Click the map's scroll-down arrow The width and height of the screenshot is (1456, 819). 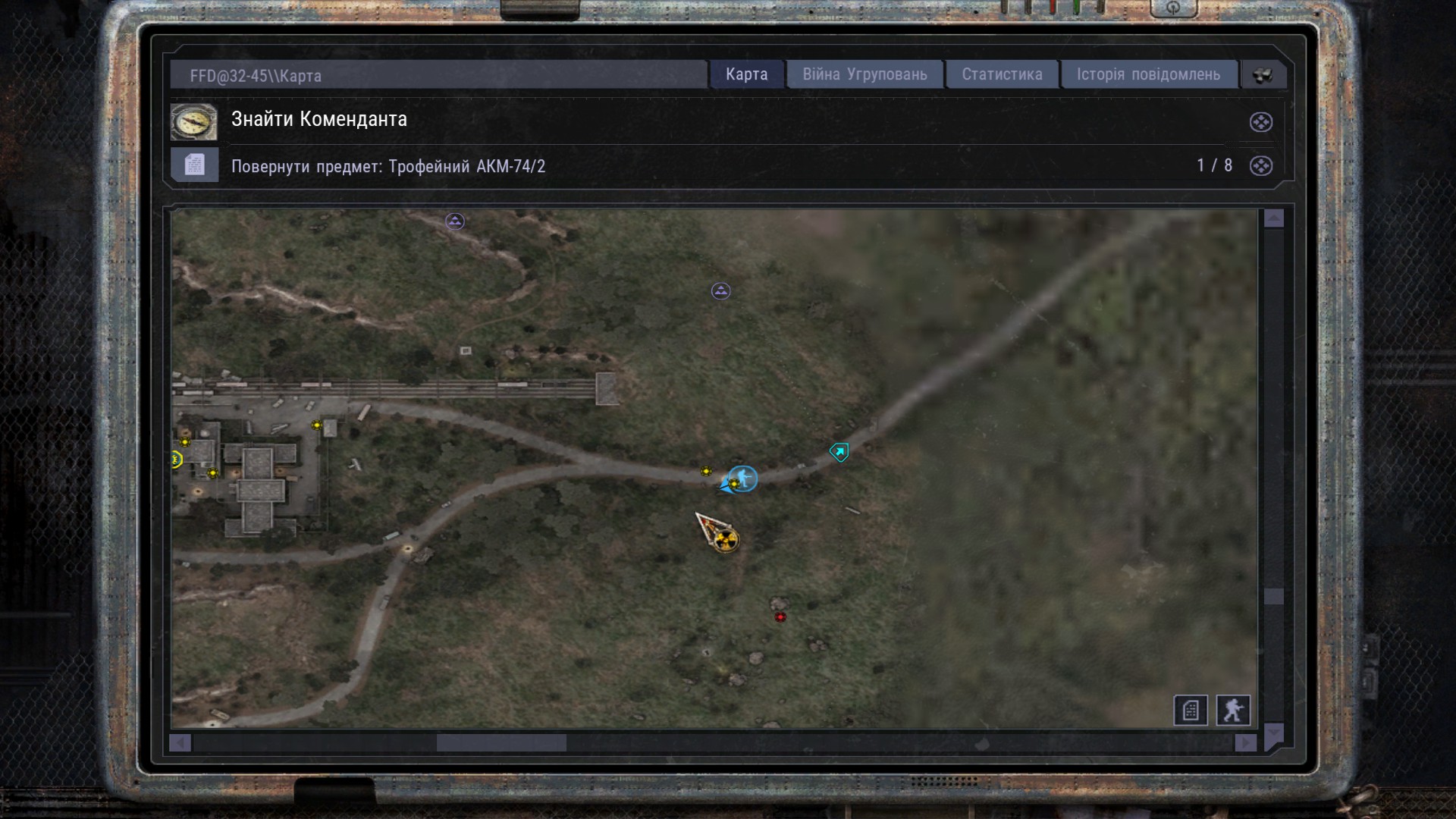(1274, 733)
